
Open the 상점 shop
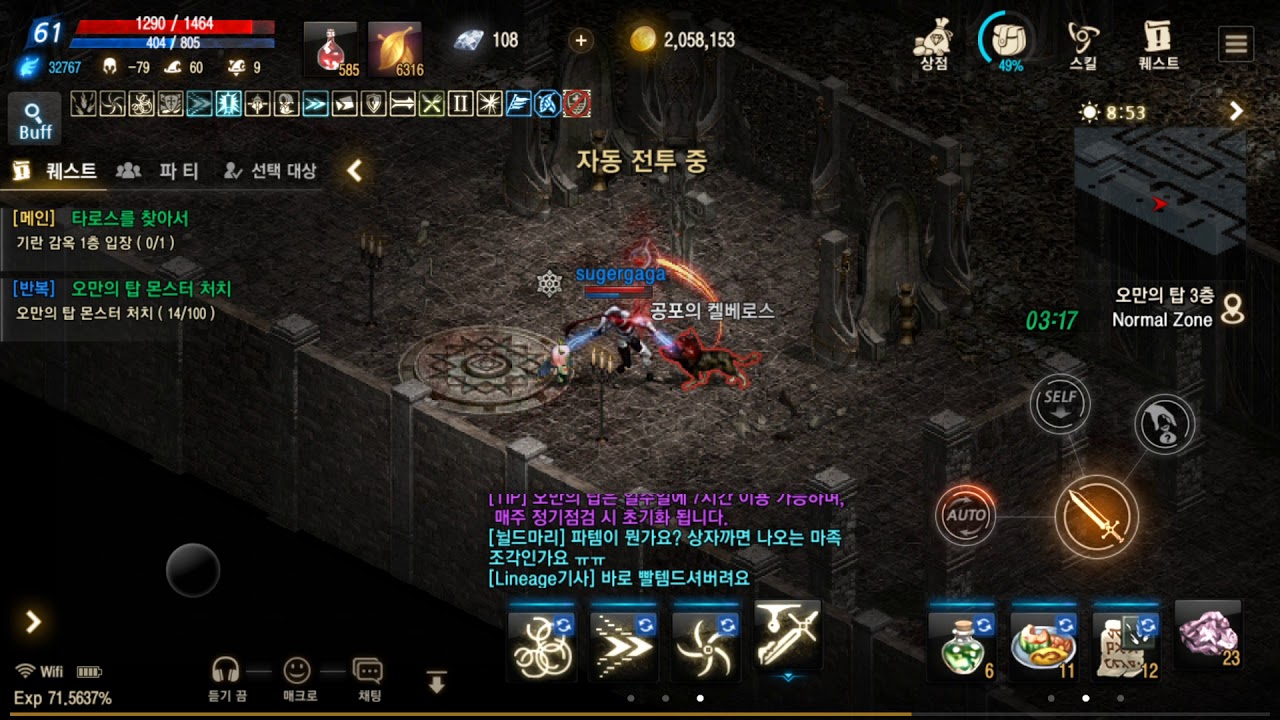[933, 44]
